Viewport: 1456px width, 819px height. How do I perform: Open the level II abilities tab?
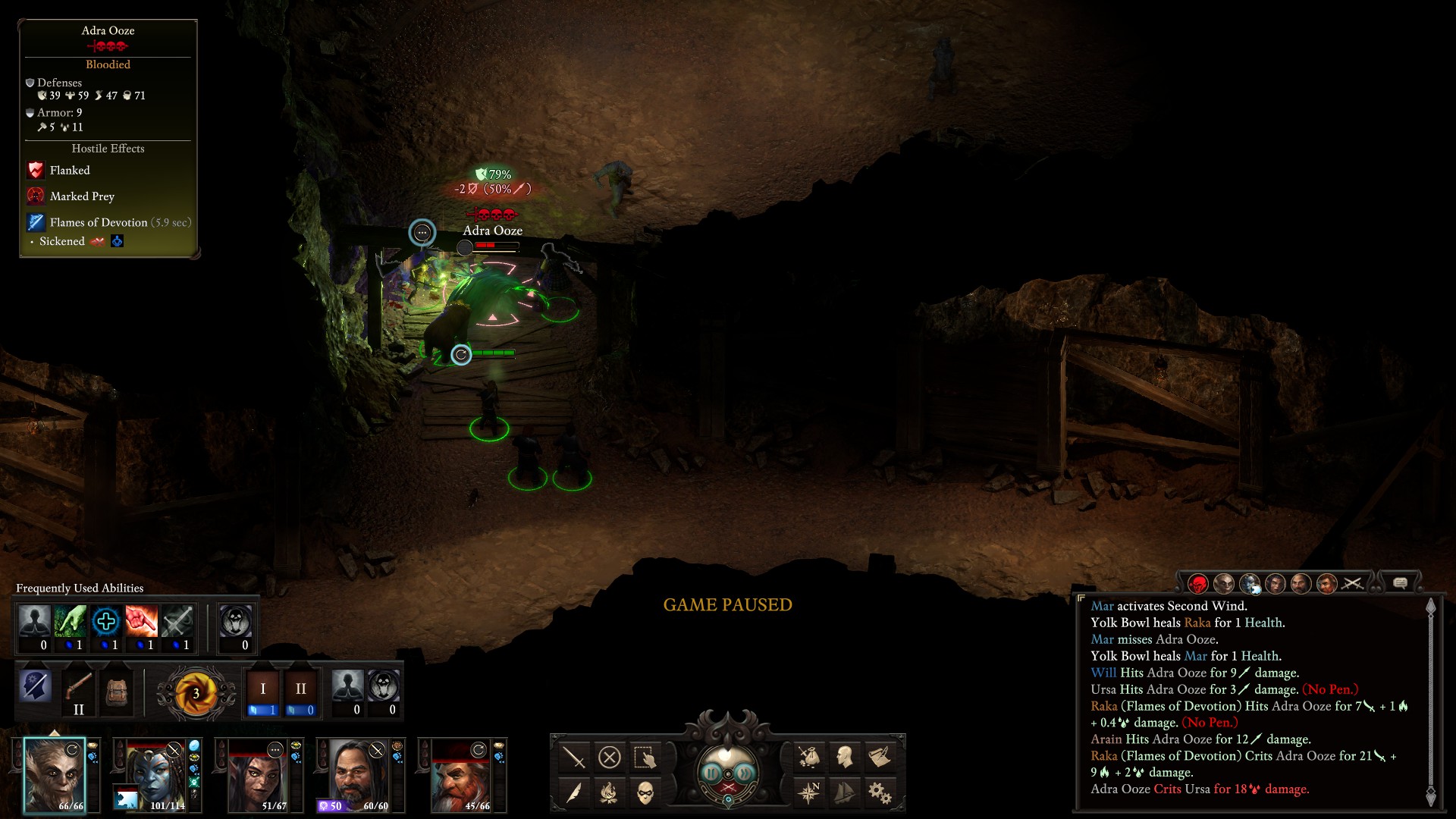(x=300, y=692)
